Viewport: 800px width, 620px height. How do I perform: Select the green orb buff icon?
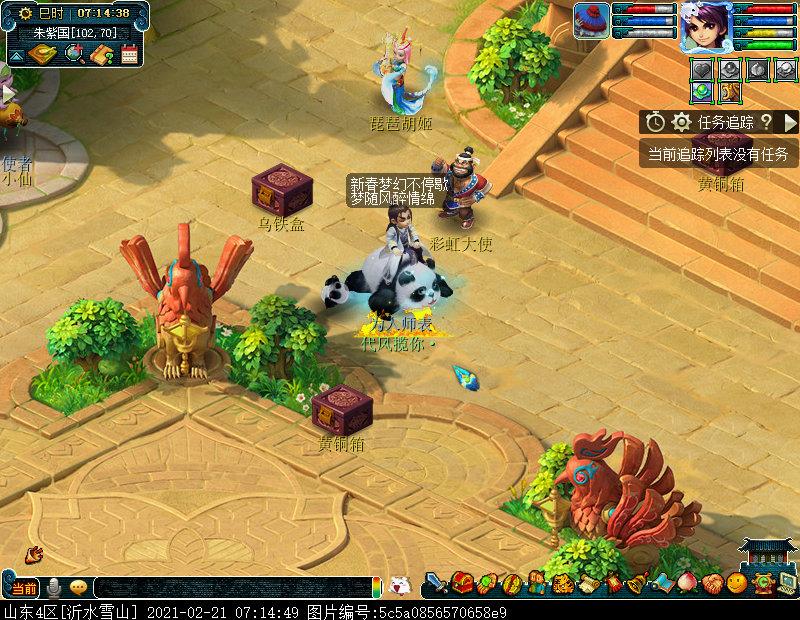(x=704, y=91)
